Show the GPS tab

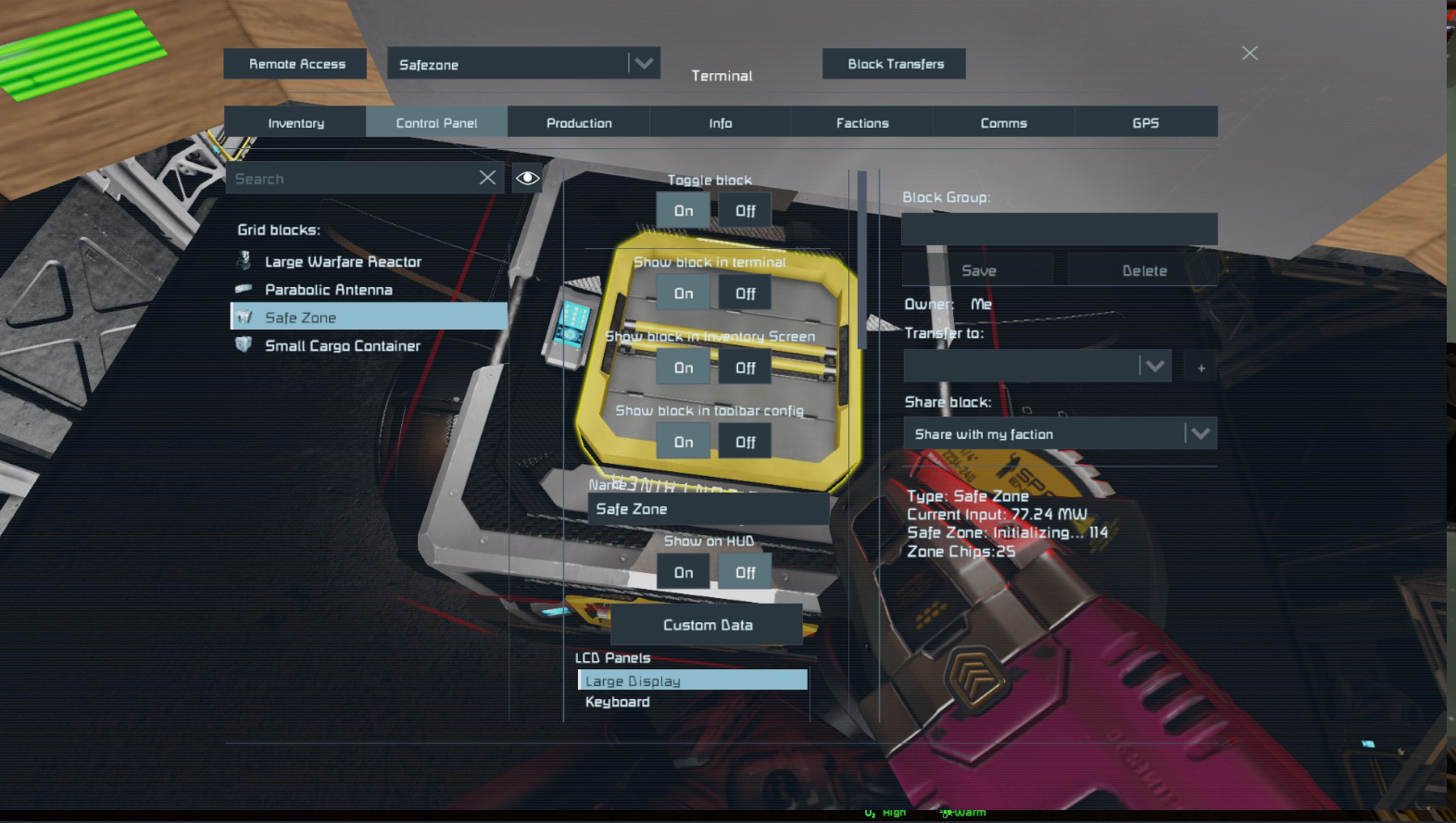(1146, 123)
